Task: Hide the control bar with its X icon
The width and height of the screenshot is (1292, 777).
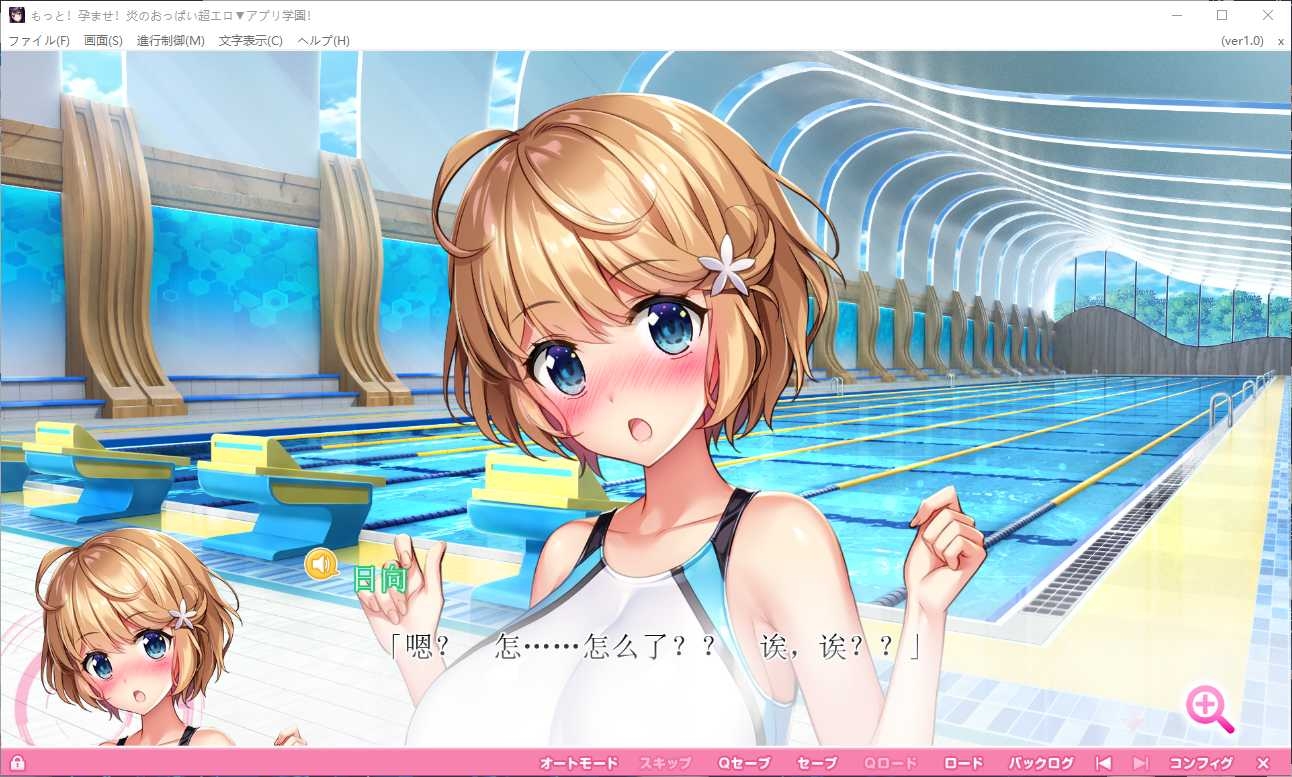Action: pyautogui.click(x=1263, y=762)
